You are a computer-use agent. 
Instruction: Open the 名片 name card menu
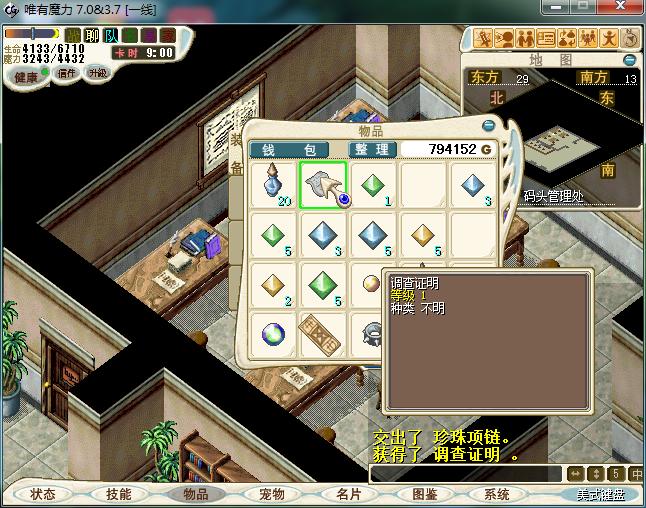point(347,494)
